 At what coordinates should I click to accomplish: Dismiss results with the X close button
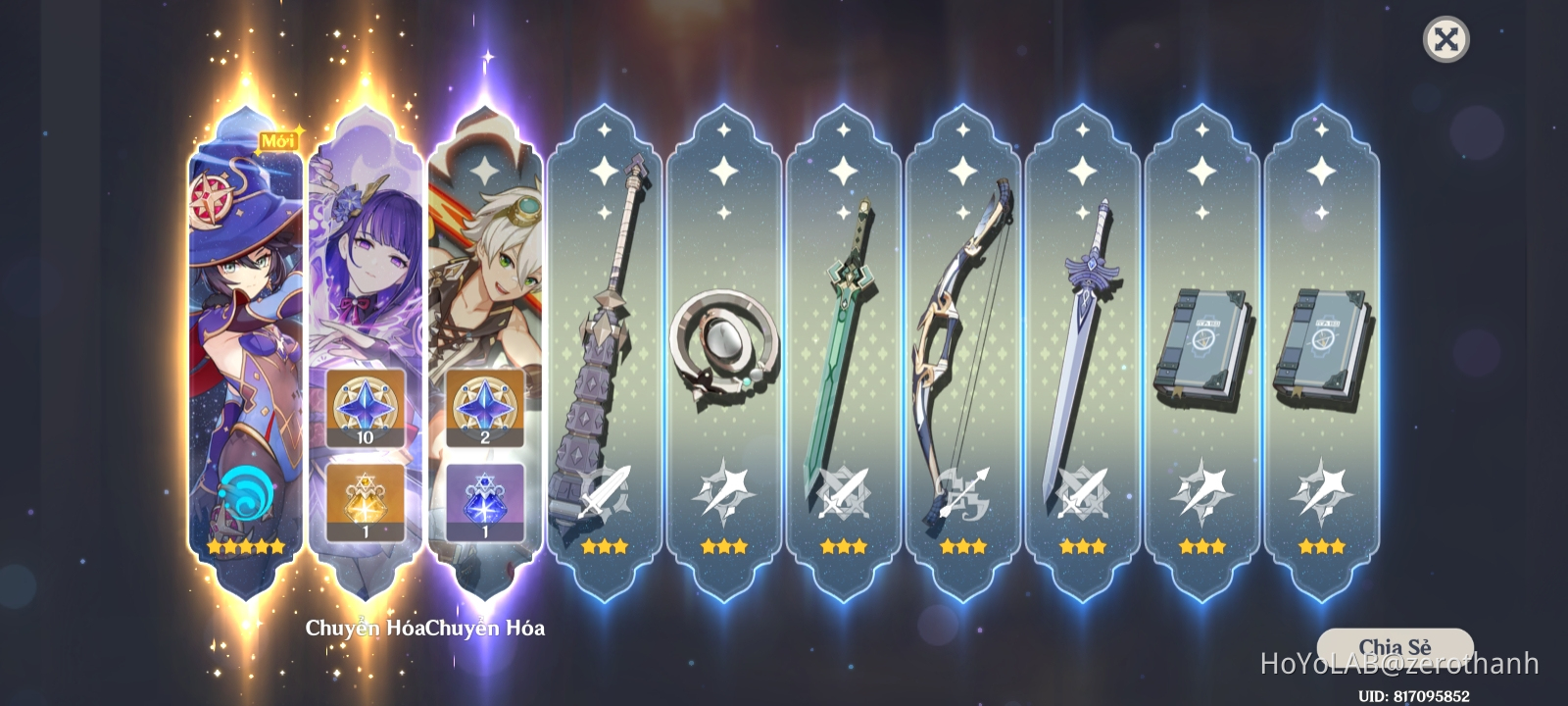click(1447, 39)
